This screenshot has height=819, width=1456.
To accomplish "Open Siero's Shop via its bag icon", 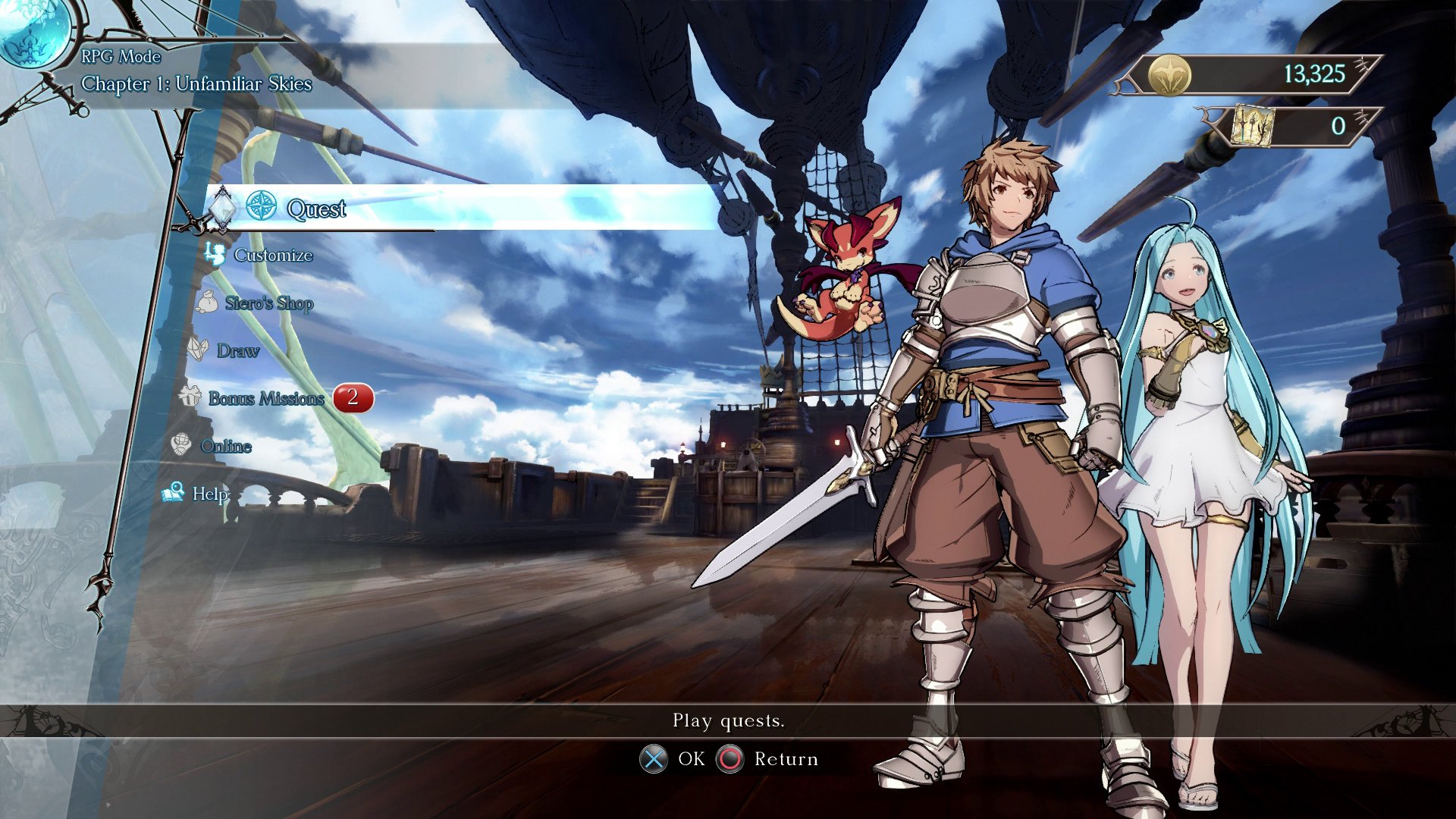I will point(206,300).
